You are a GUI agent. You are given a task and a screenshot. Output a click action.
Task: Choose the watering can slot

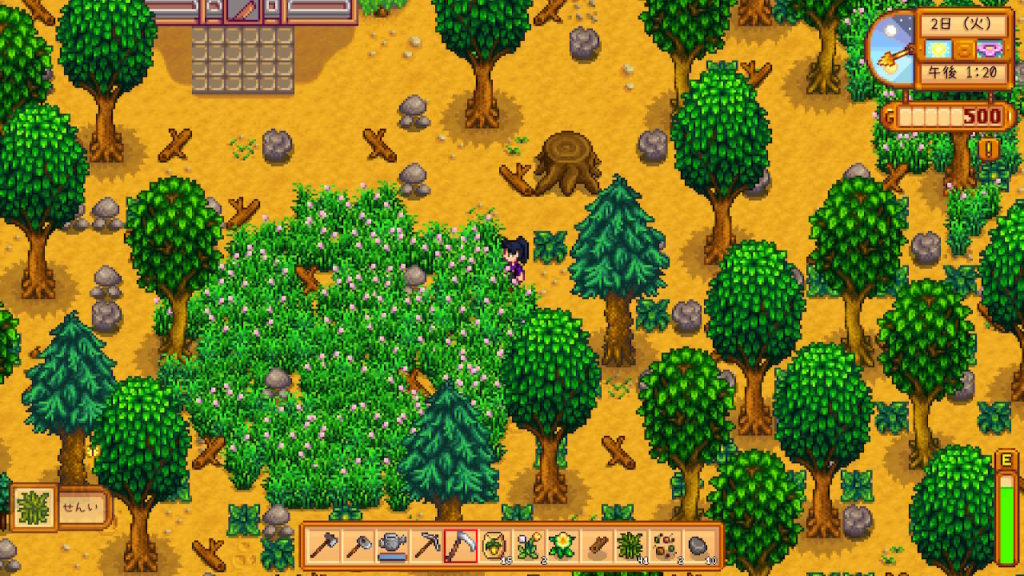[392, 547]
